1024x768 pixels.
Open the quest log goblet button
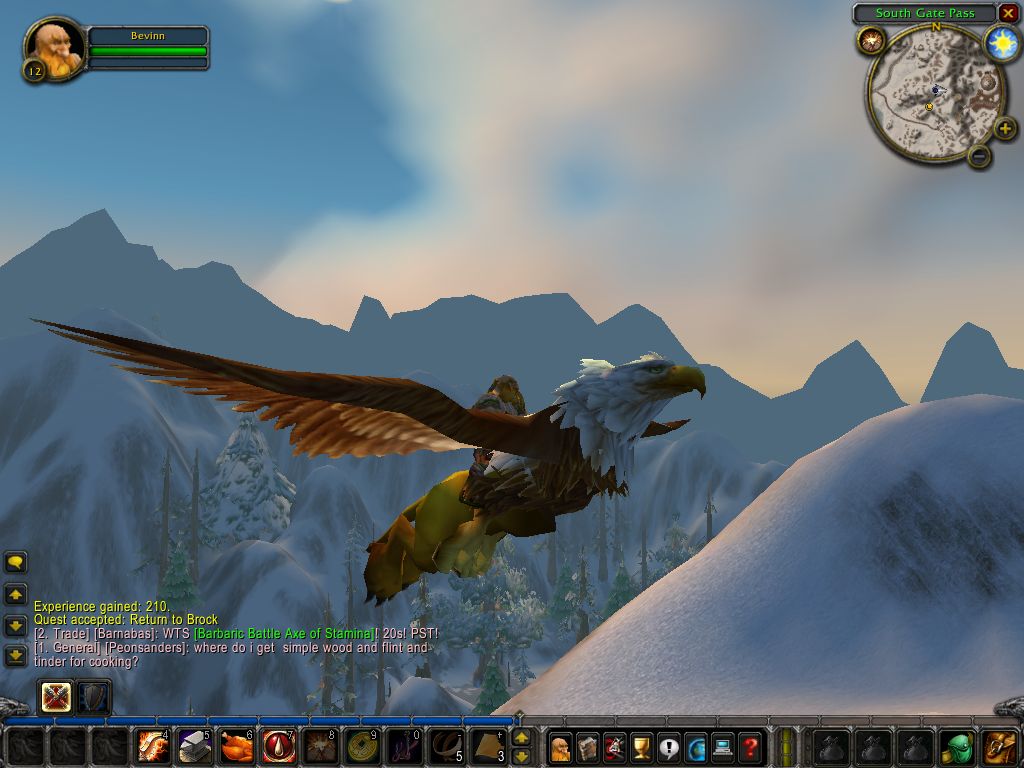click(641, 746)
